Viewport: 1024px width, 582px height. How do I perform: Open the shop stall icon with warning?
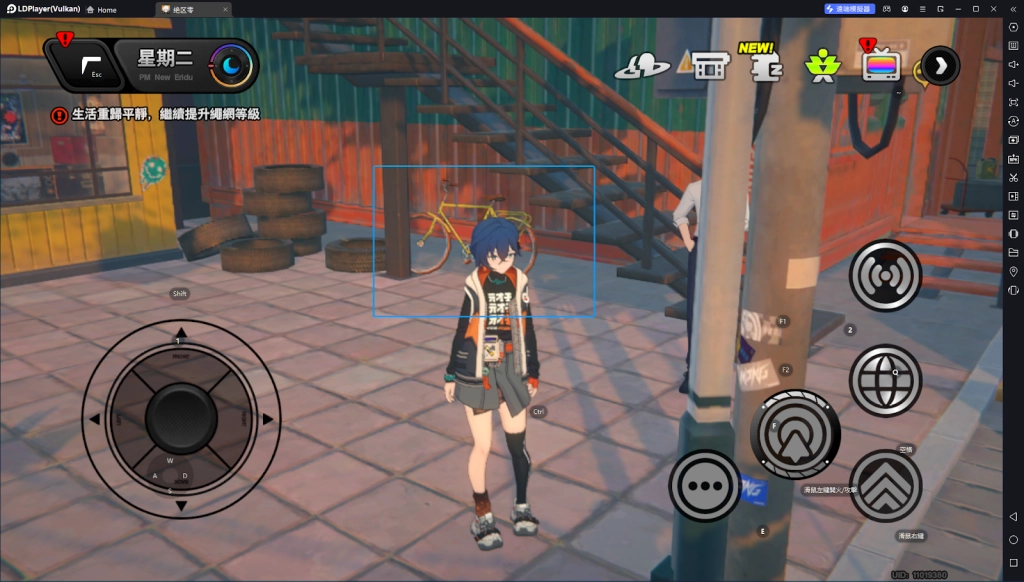(708, 67)
